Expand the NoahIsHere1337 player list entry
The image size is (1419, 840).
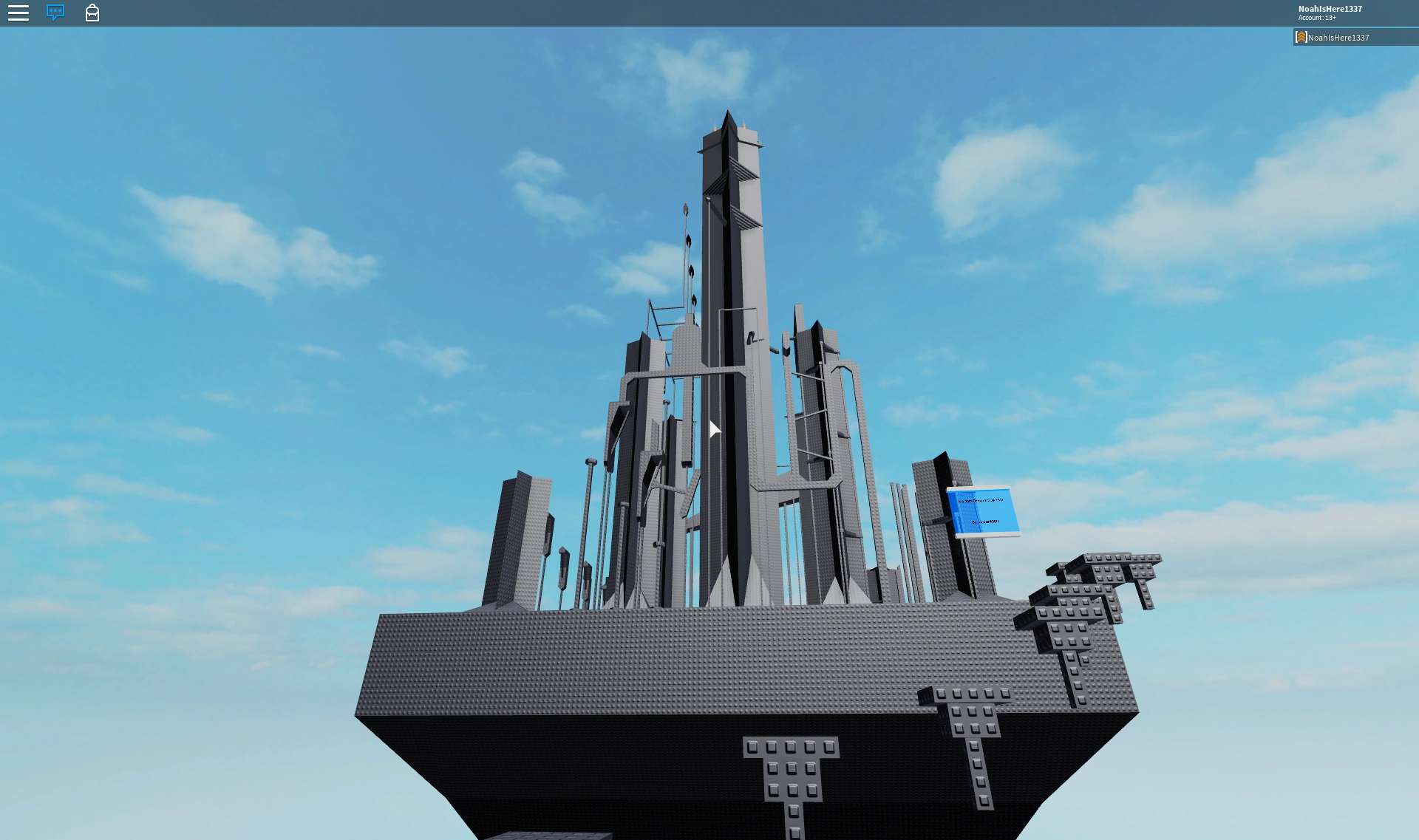(1339, 36)
